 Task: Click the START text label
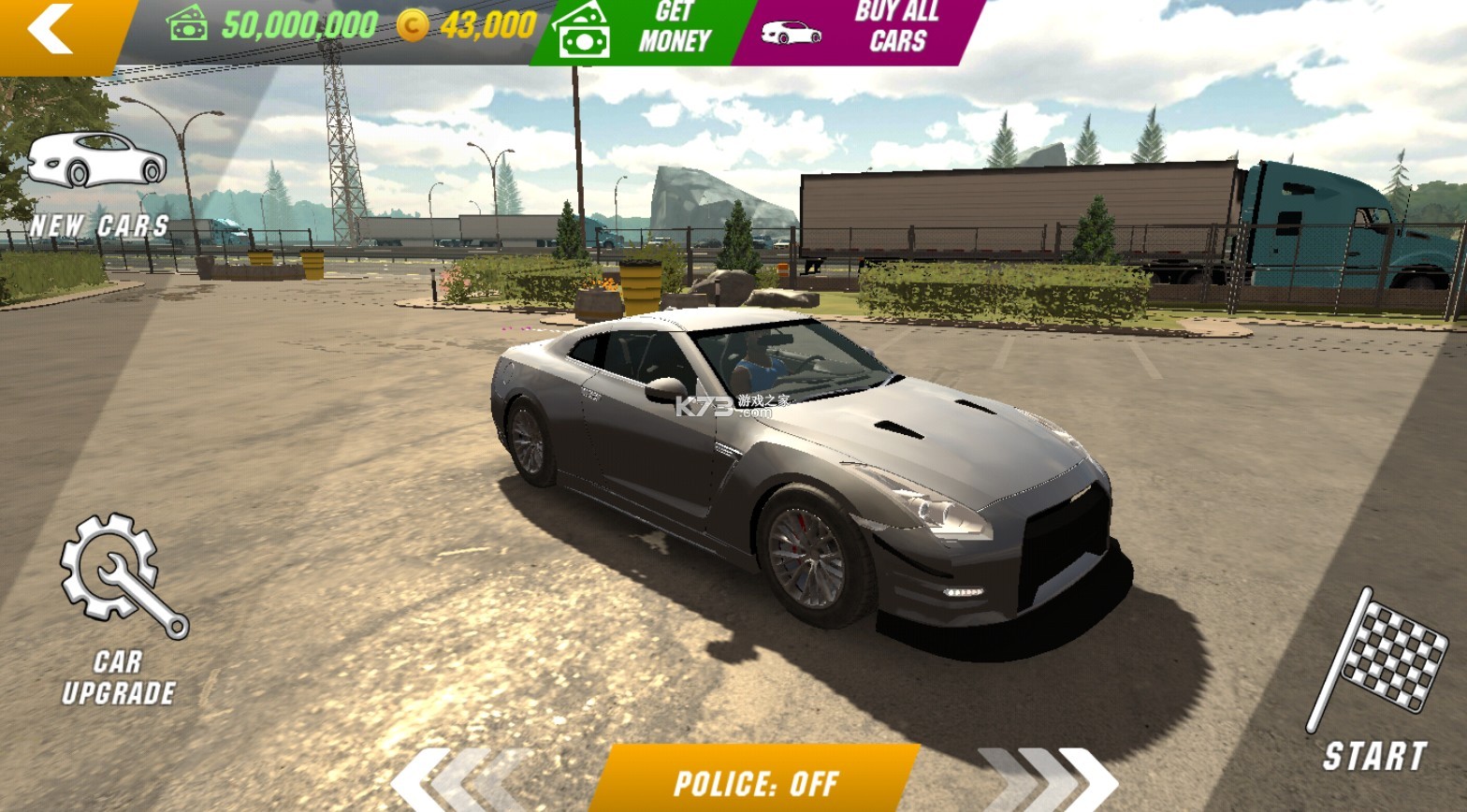click(1375, 753)
